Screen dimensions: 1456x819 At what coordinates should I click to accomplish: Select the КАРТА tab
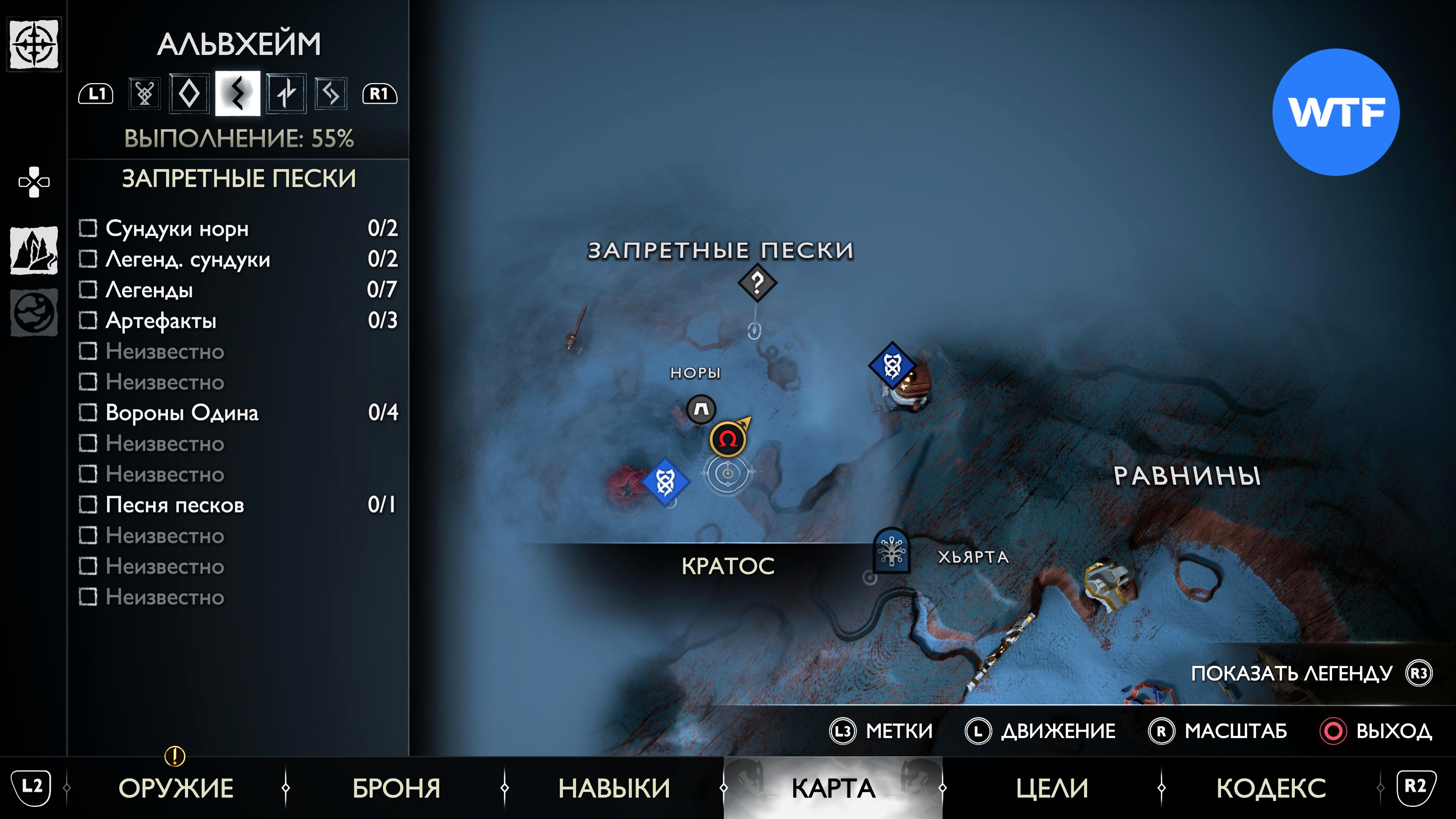click(833, 788)
